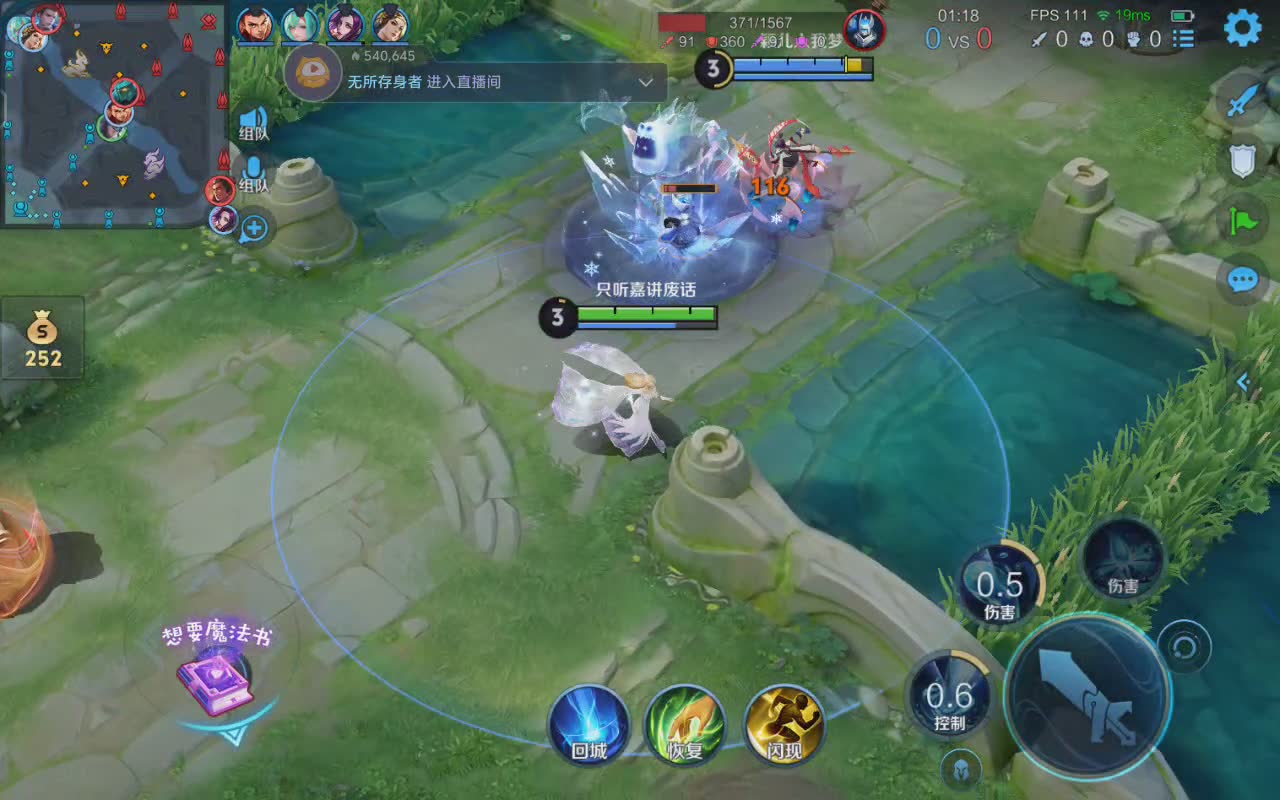Activate the 控制 skill on cooldown 0.6
Viewport: 1280px width, 800px height.
[949, 694]
